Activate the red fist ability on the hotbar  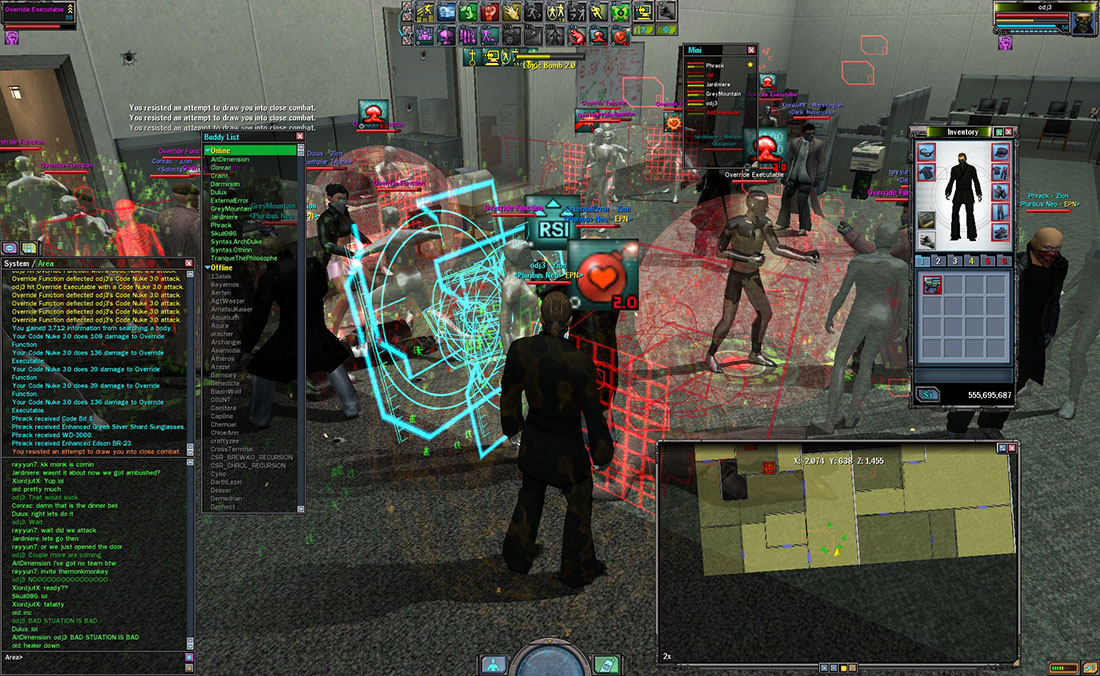pos(490,13)
